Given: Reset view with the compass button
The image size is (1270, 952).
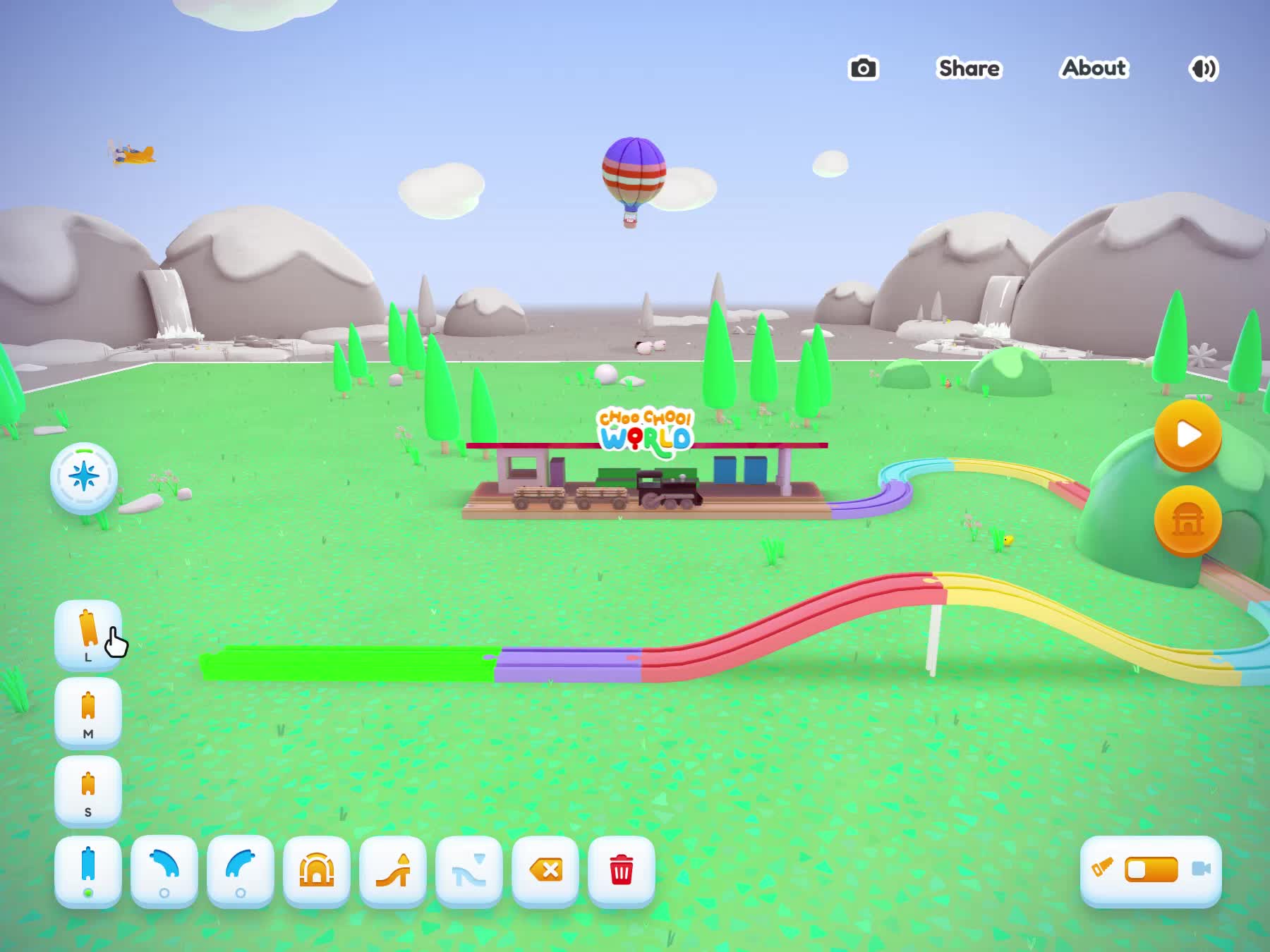Looking at the screenshot, I should click(x=84, y=477).
